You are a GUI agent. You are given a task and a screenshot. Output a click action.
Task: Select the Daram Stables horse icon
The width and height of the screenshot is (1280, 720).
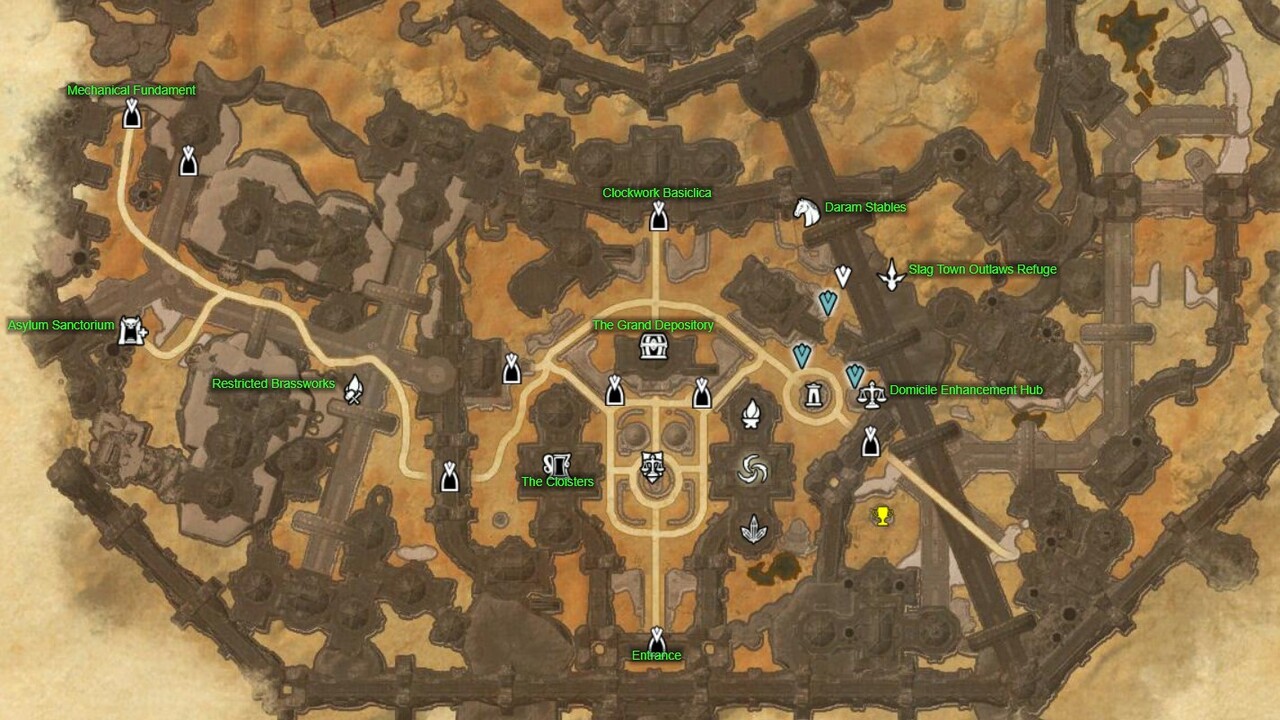tap(806, 210)
